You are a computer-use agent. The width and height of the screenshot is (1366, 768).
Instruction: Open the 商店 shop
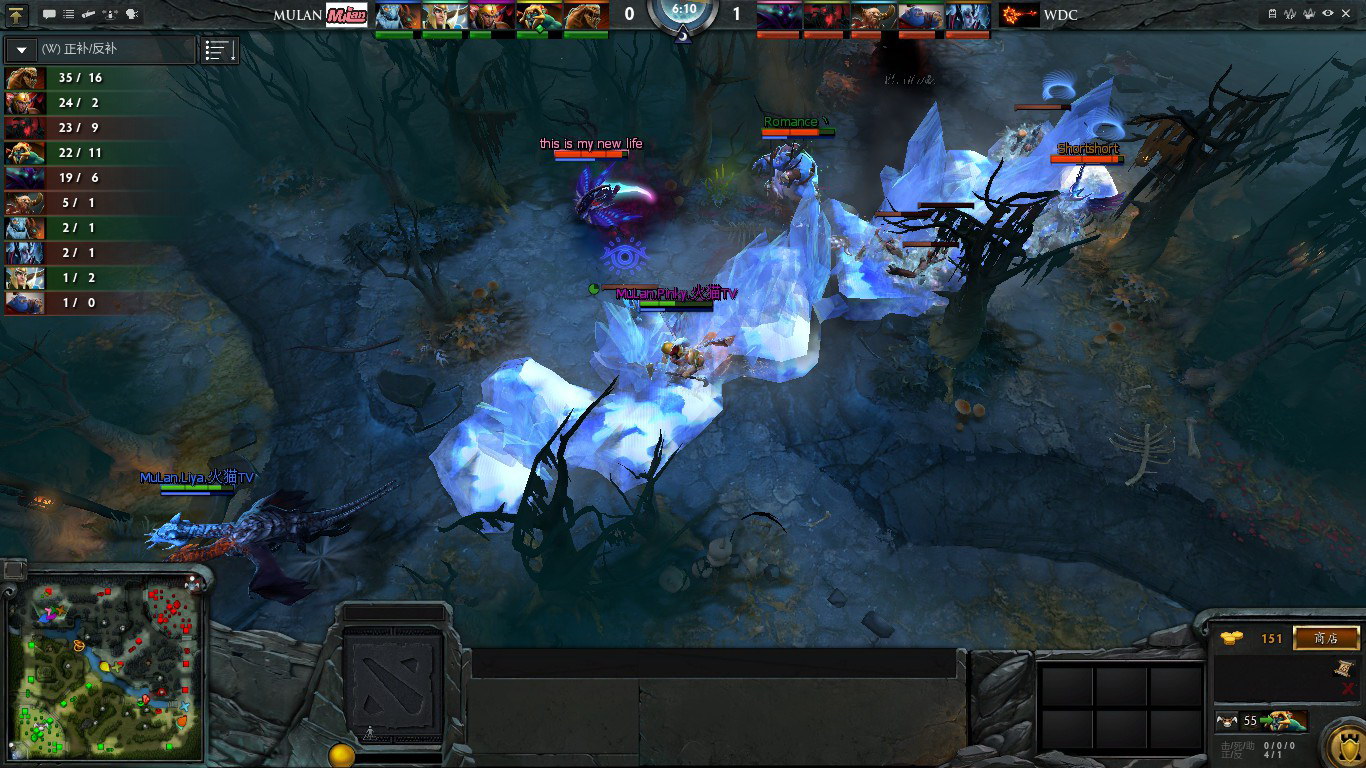(1326, 638)
